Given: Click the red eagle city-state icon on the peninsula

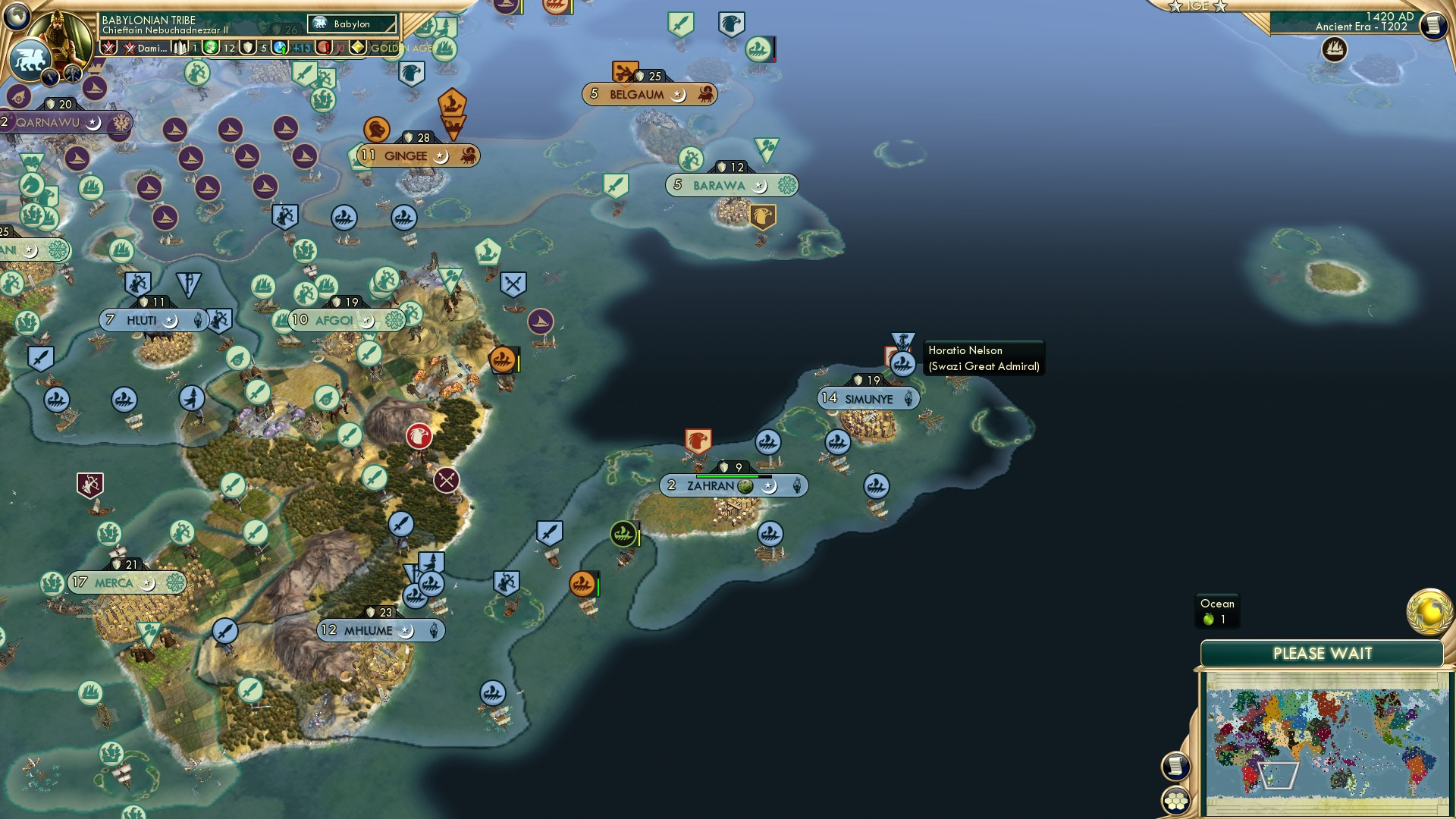Looking at the screenshot, I should tap(698, 438).
